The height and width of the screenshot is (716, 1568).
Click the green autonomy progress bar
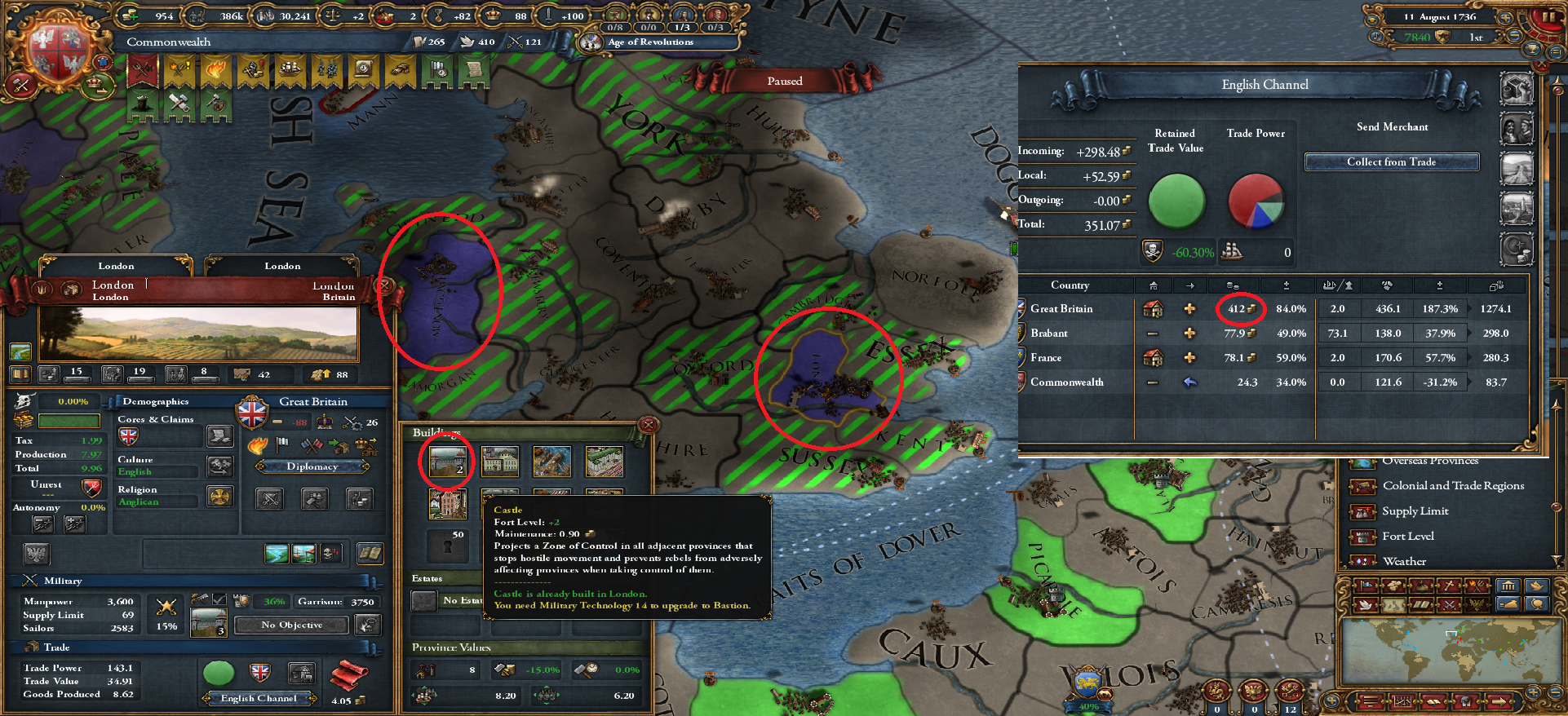69,421
